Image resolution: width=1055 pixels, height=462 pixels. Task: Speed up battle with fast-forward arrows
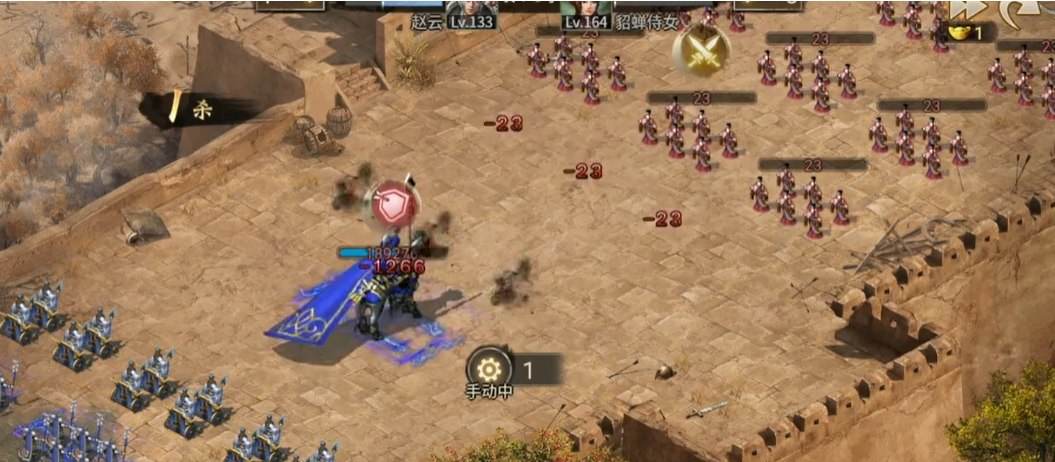click(x=964, y=9)
